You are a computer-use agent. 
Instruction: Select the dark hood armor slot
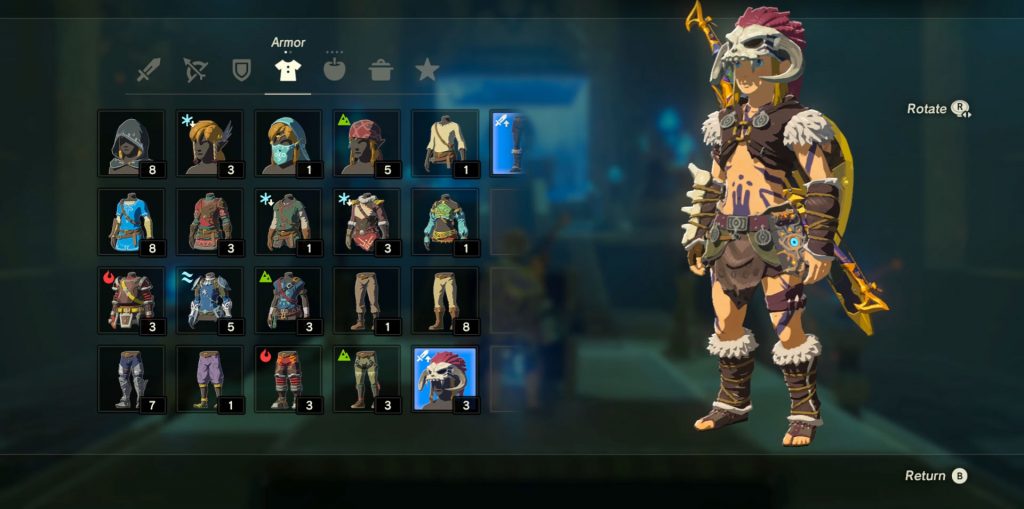point(131,143)
